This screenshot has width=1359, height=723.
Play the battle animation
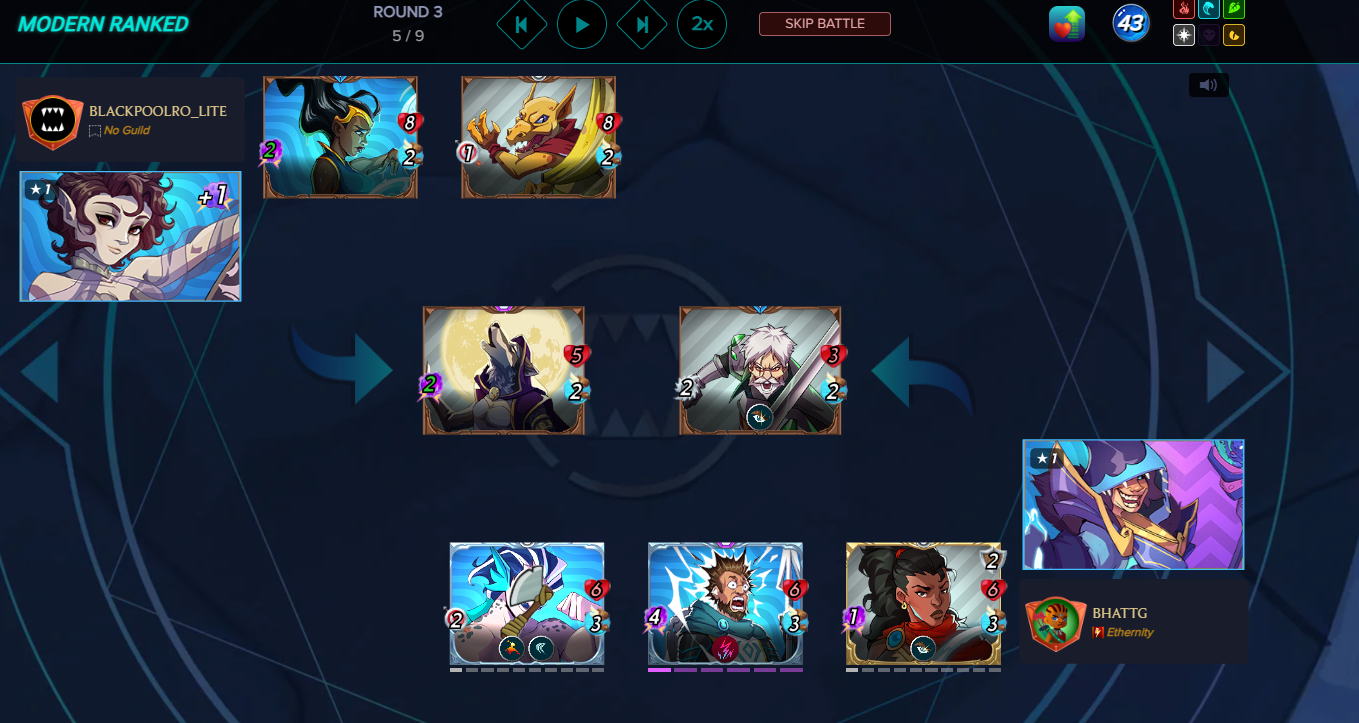582,25
